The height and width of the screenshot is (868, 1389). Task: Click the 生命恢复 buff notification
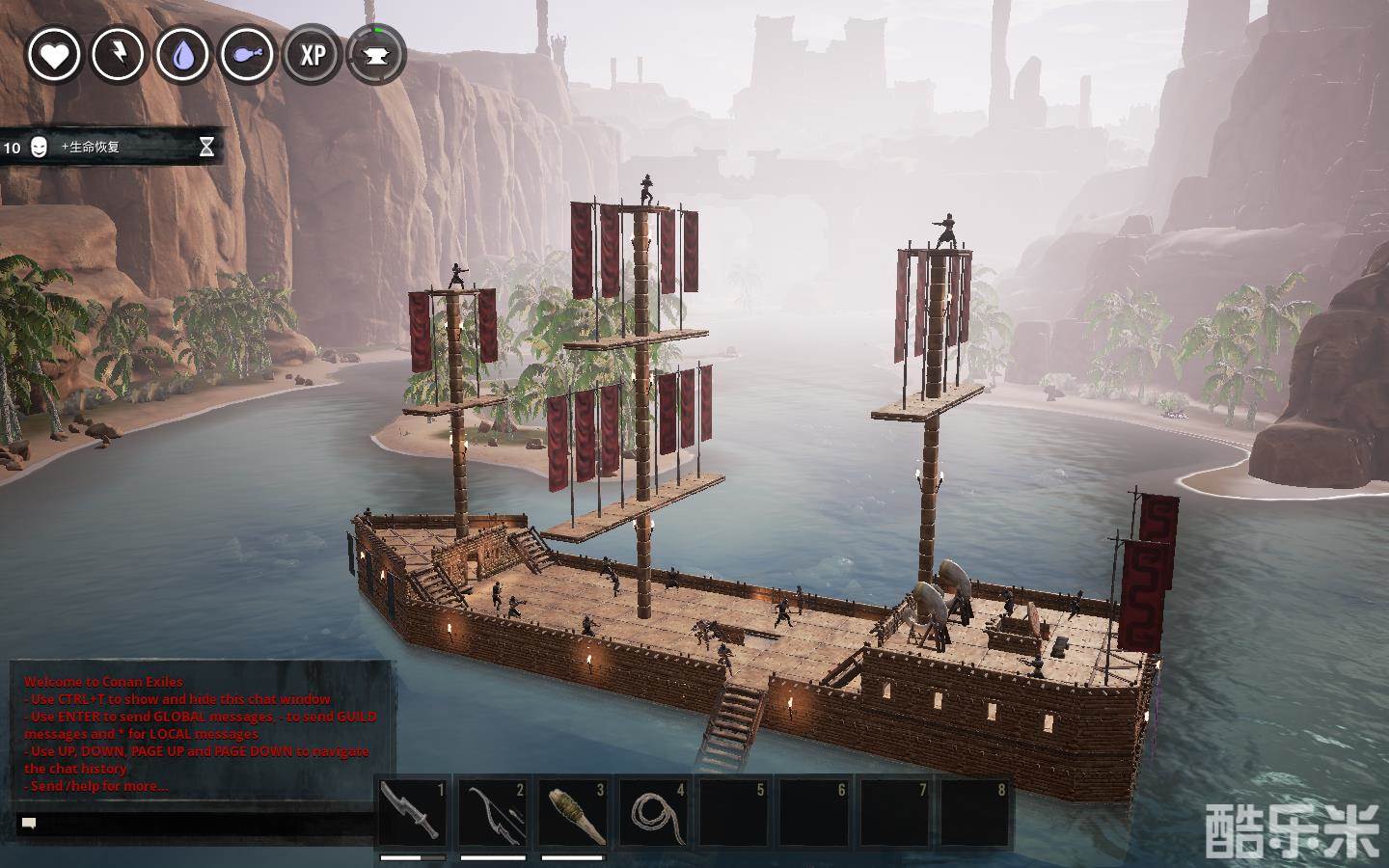[x=111, y=147]
